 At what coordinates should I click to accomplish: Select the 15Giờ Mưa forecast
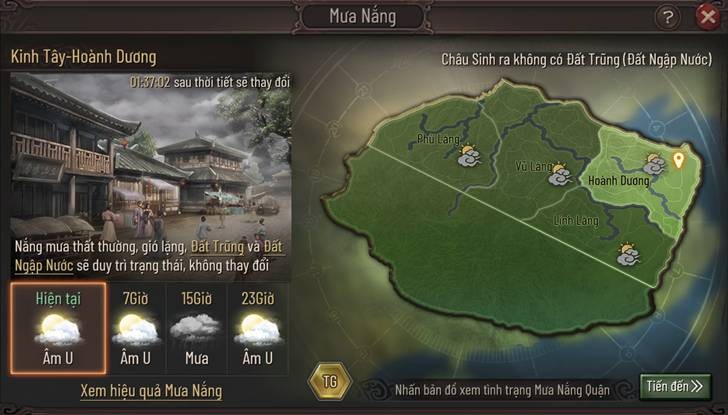click(196, 326)
